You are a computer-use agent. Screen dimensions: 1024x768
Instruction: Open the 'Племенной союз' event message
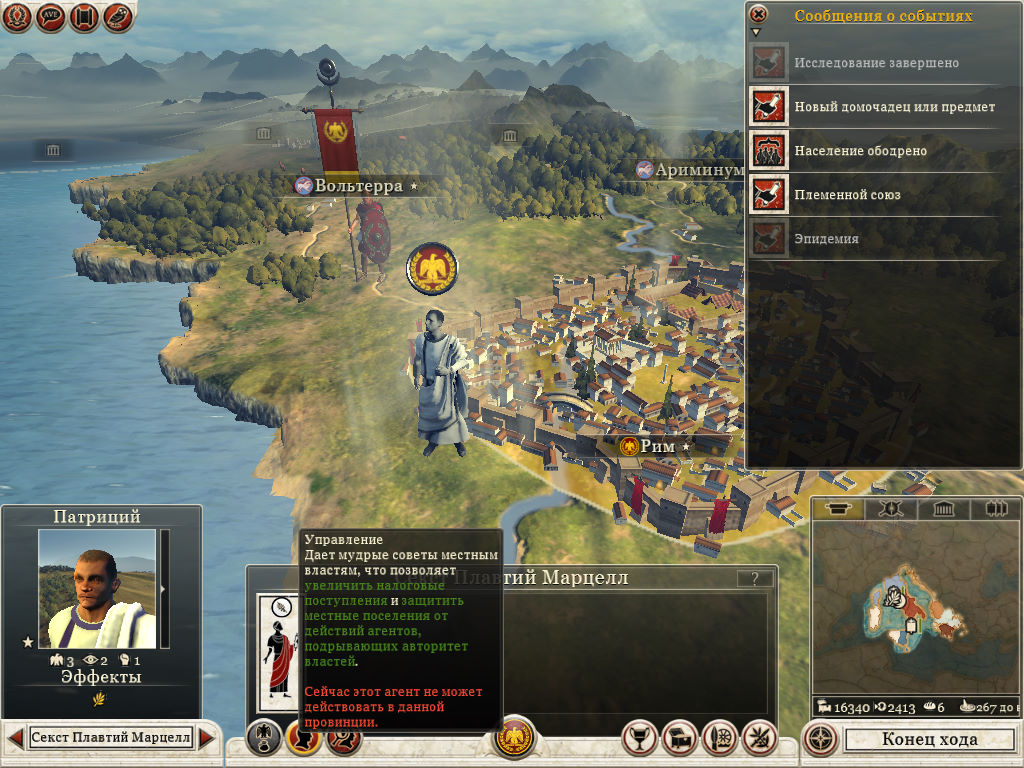[847, 195]
